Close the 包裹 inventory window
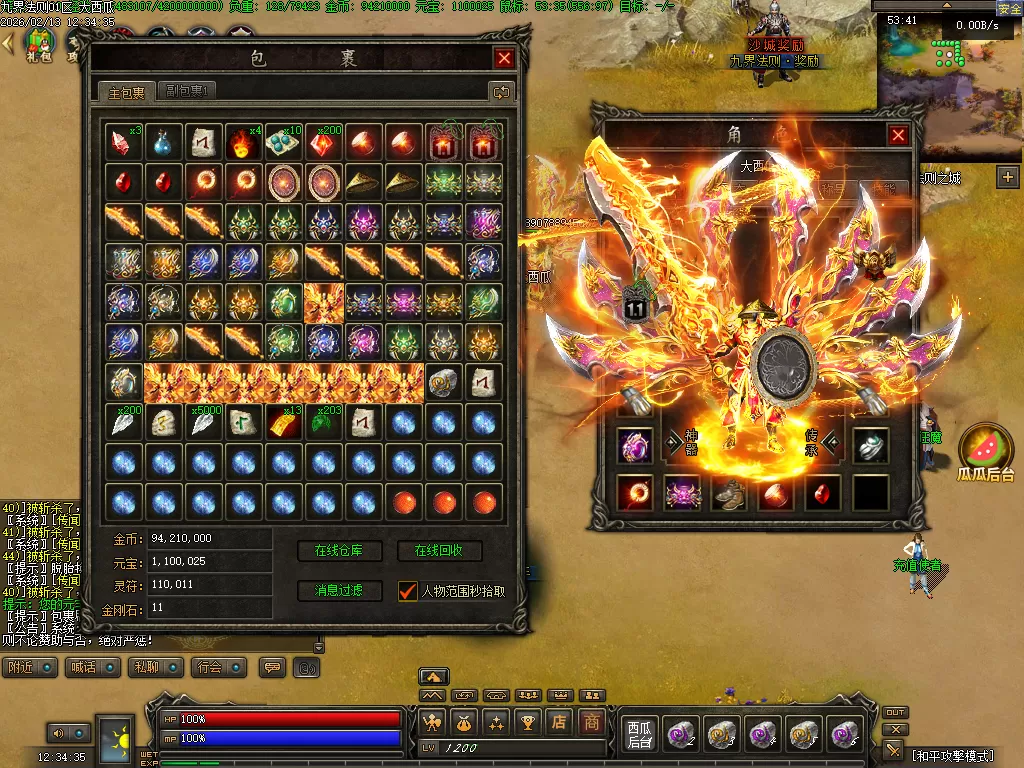This screenshot has height=768, width=1024. click(x=505, y=59)
